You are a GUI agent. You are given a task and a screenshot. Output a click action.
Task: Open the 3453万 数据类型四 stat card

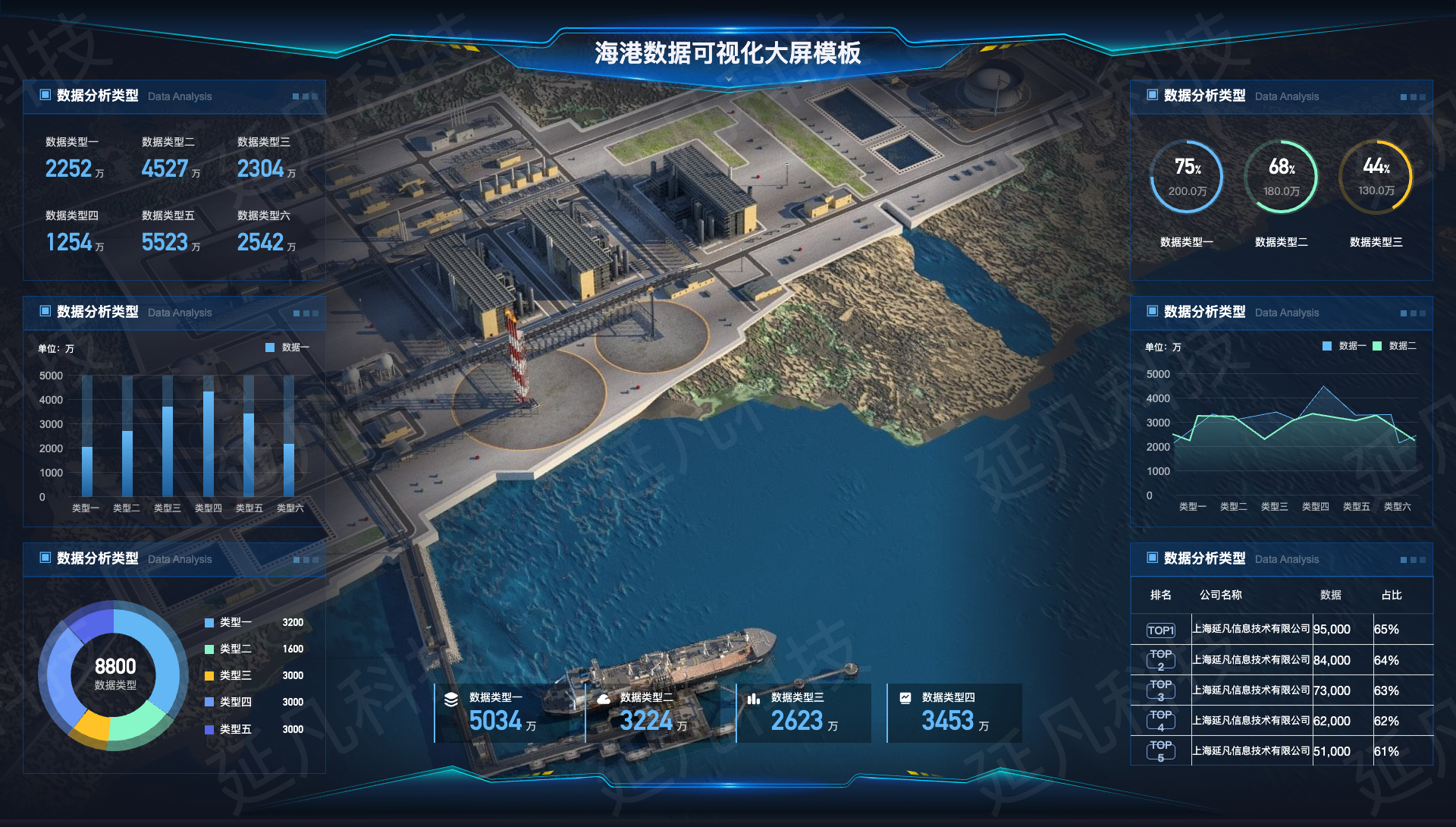(x=955, y=713)
